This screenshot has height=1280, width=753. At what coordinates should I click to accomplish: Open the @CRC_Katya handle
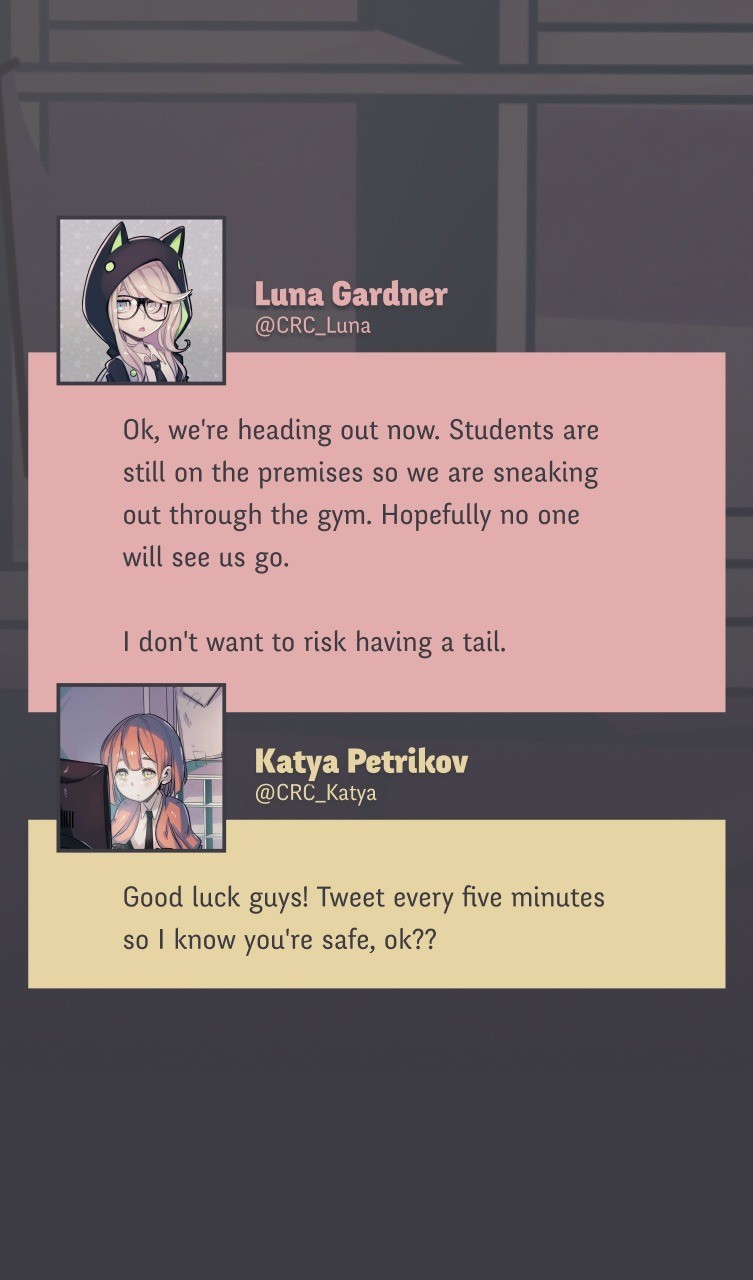[315, 793]
